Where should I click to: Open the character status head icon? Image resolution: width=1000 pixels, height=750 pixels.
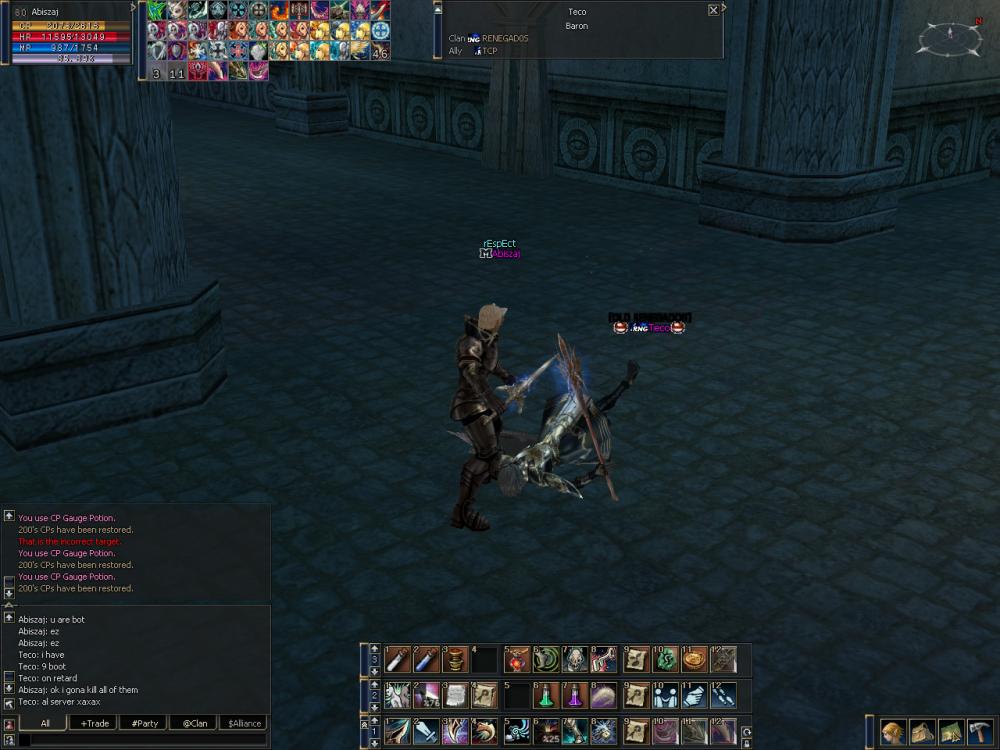[893, 731]
